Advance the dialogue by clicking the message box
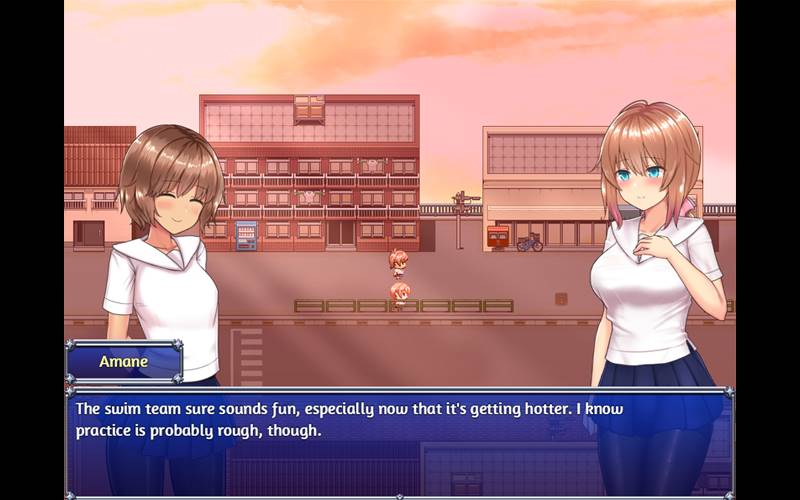800x500 pixels. [x=400, y=440]
